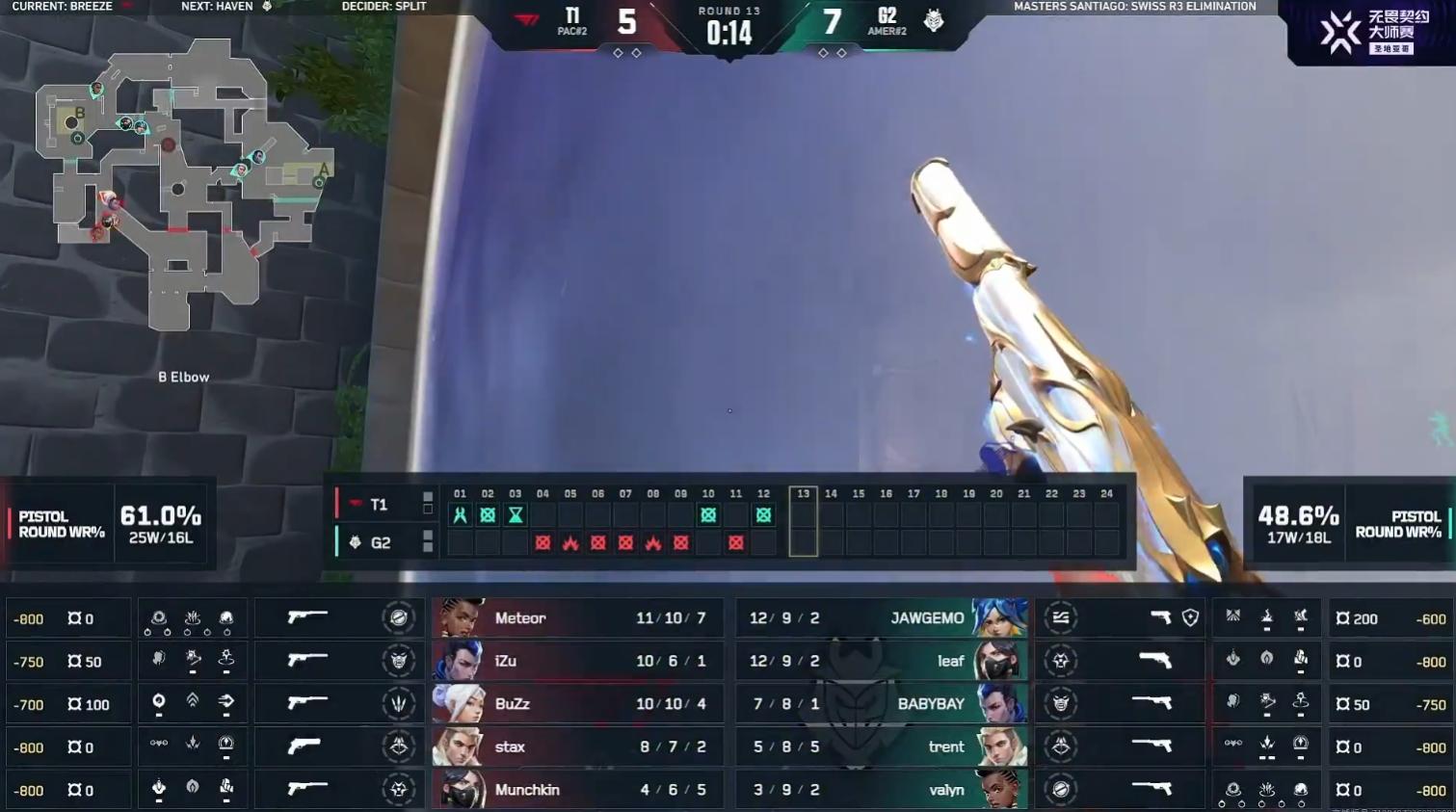Select Meteor's player row

point(578,618)
